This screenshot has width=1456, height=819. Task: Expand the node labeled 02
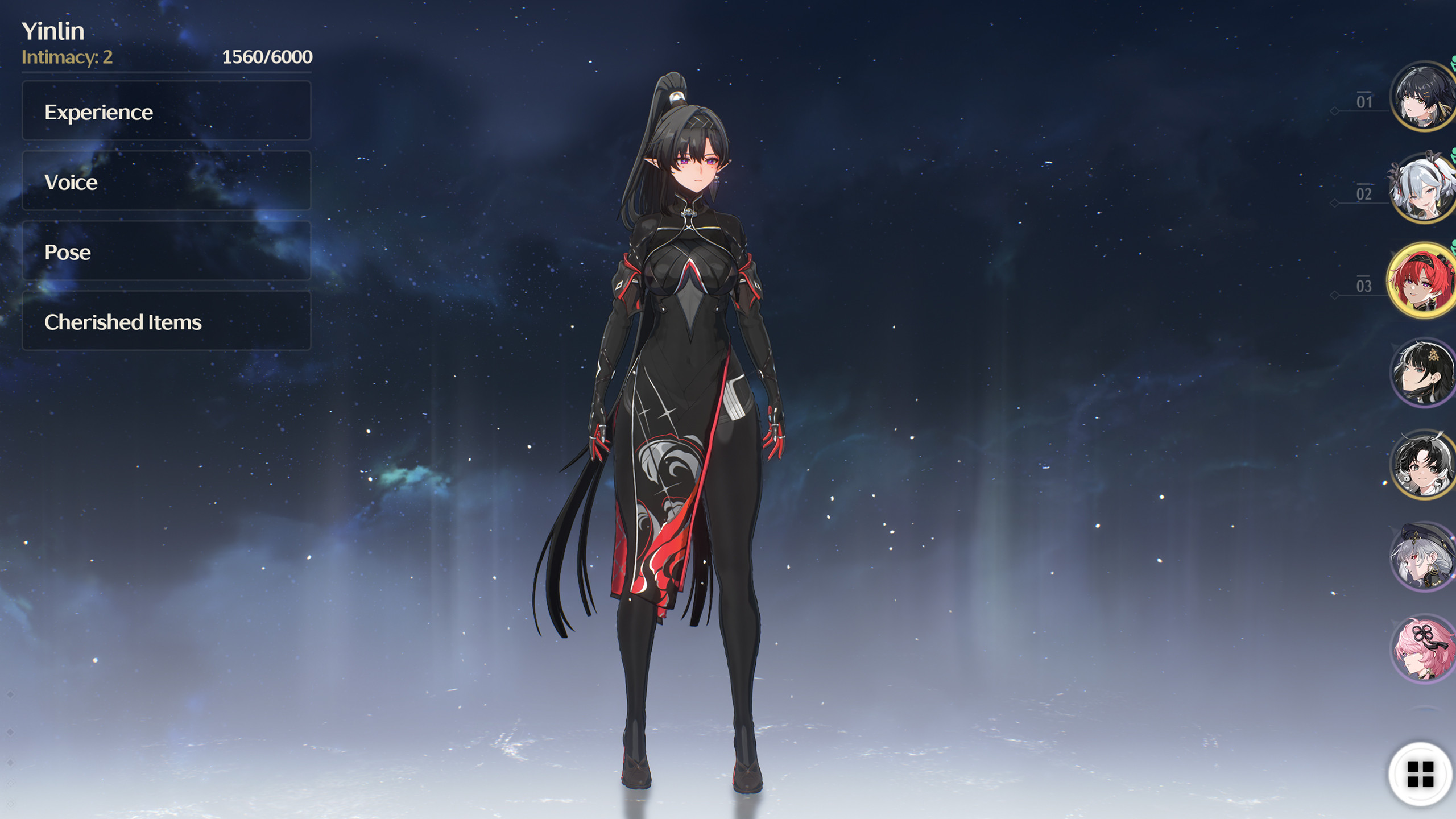pos(1364,193)
